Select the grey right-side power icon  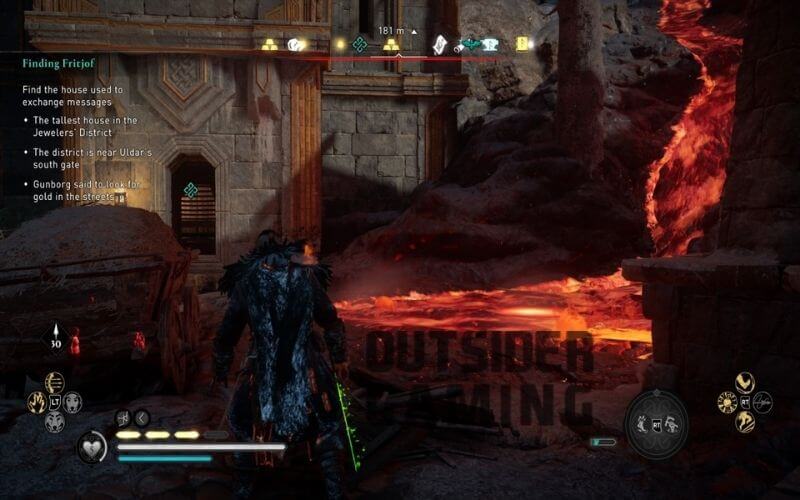tap(762, 402)
